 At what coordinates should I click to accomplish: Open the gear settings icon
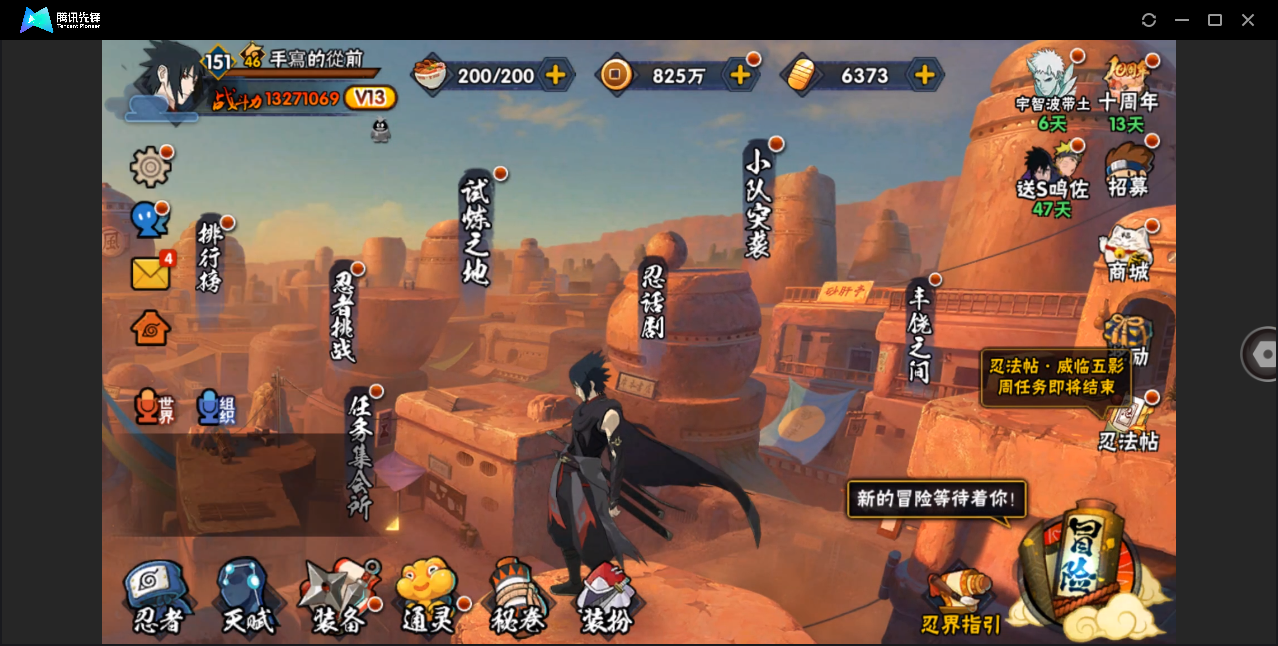click(150, 167)
